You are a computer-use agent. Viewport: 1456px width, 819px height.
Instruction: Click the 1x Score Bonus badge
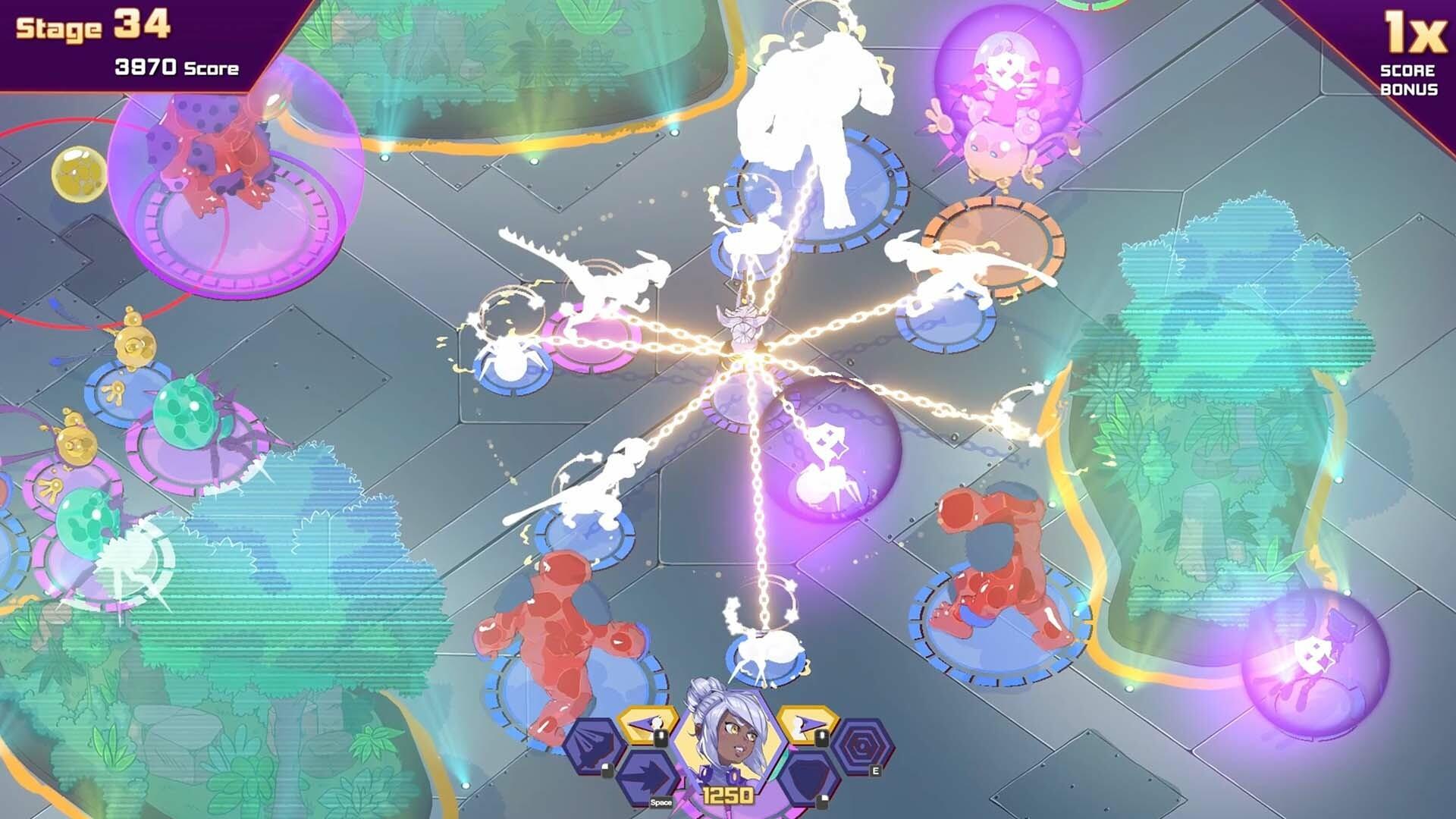tap(1413, 53)
